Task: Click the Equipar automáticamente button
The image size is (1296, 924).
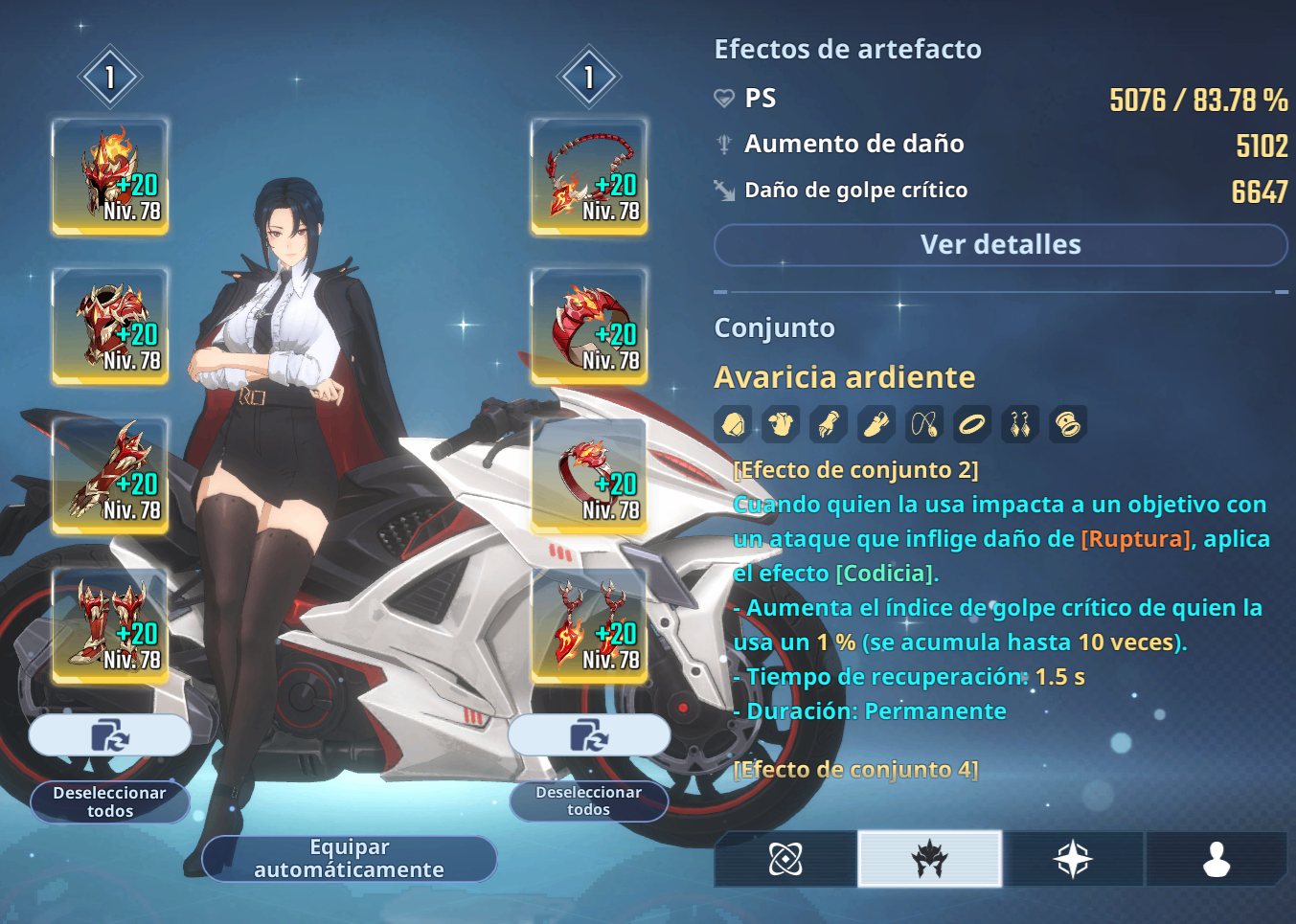Action: click(x=350, y=858)
